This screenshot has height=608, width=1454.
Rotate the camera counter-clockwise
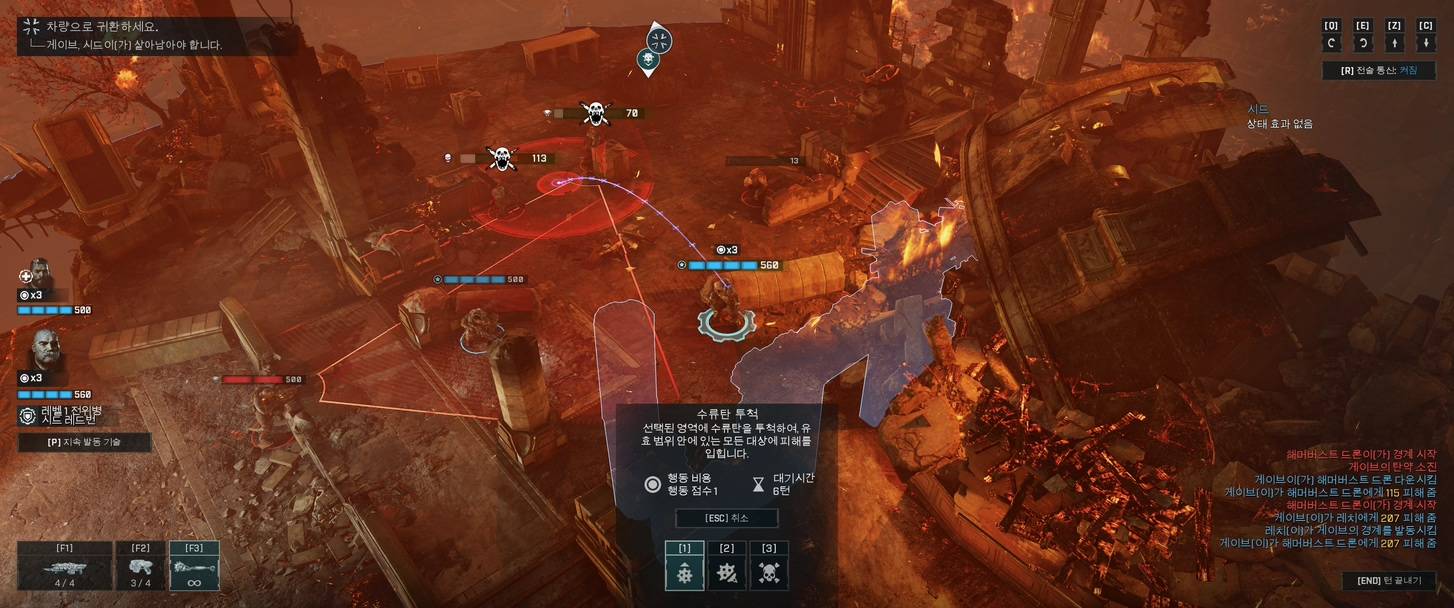[x=1331, y=43]
